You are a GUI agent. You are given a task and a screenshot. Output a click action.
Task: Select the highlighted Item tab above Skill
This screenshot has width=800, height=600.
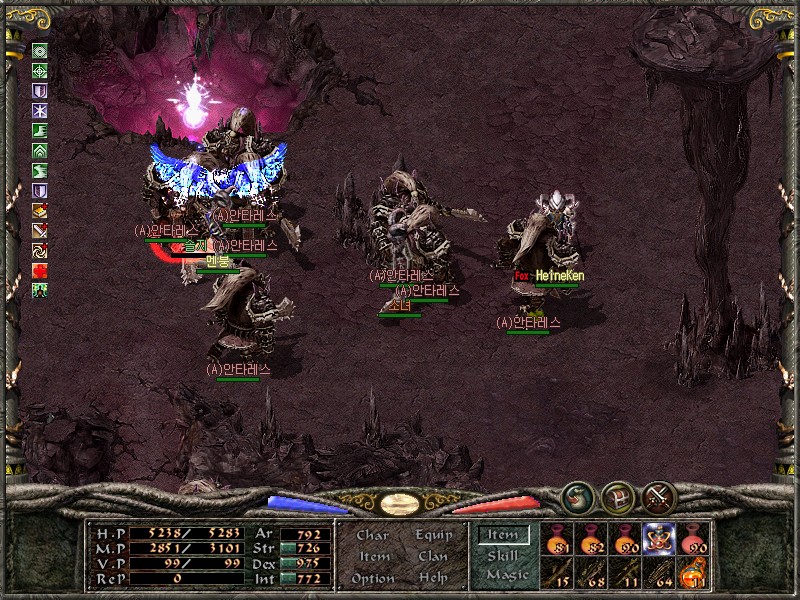[x=503, y=536]
